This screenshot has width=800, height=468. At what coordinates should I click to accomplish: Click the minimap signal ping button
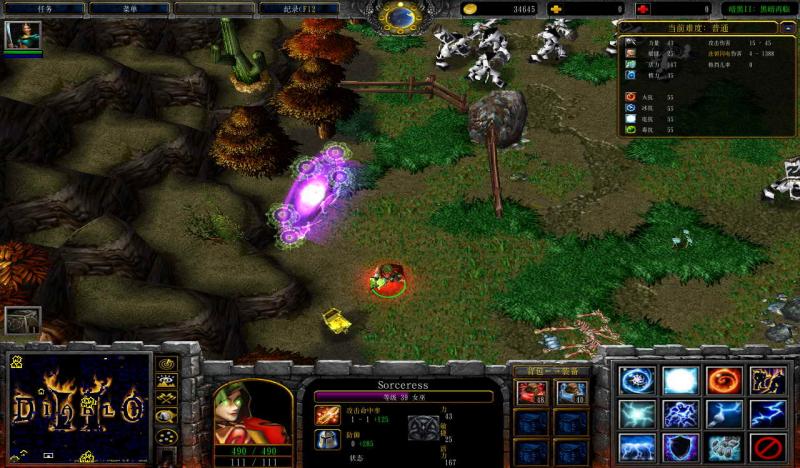point(167,363)
